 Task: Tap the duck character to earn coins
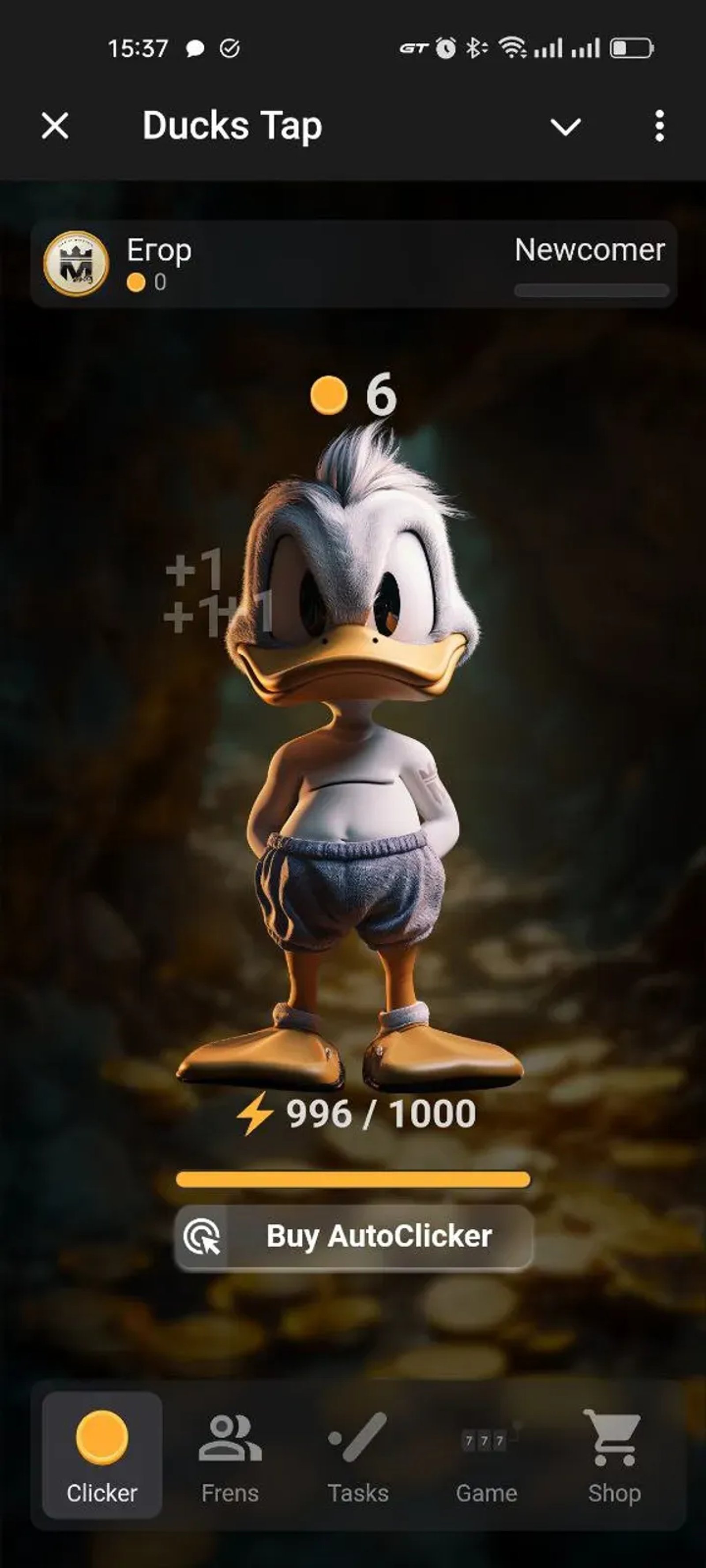(x=353, y=761)
